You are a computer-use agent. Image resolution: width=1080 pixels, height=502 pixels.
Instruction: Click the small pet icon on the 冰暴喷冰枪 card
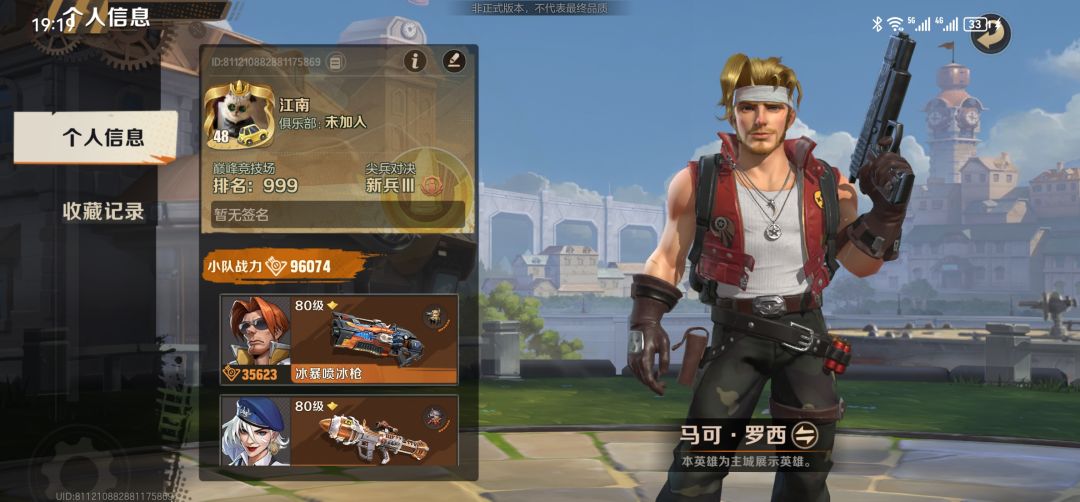coord(435,316)
